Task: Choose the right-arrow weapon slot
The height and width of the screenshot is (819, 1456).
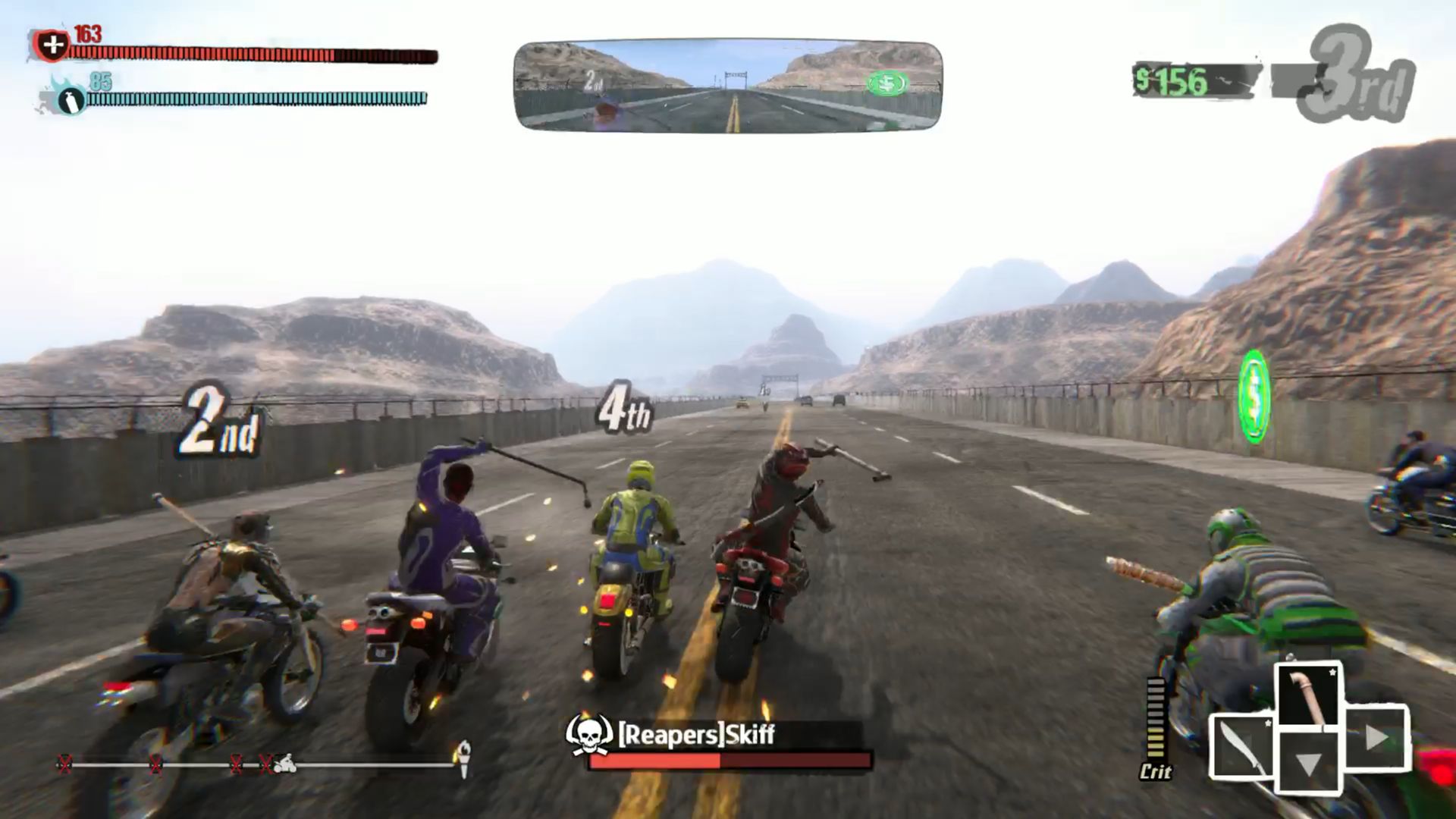Action: click(x=1376, y=737)
